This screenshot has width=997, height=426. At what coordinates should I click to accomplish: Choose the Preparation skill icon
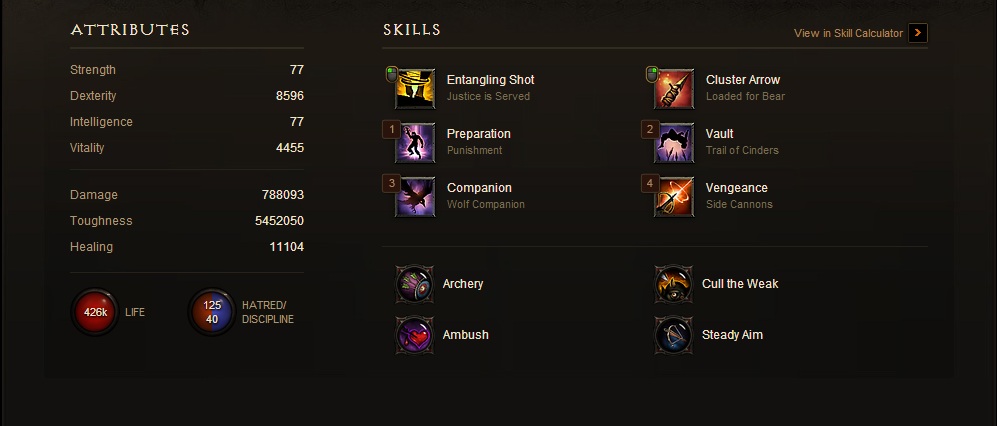(x=415, y=143)
